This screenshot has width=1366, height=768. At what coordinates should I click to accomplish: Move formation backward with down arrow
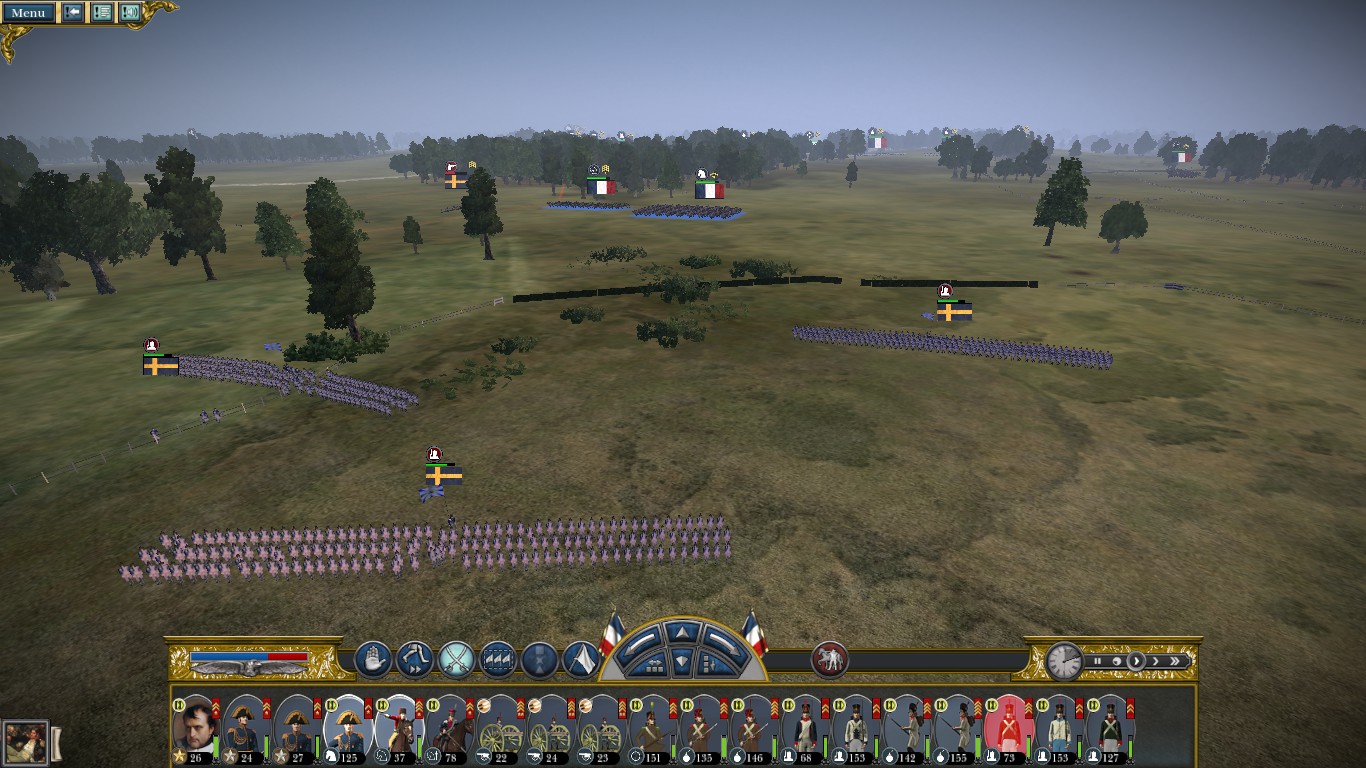tap(681, 661)
